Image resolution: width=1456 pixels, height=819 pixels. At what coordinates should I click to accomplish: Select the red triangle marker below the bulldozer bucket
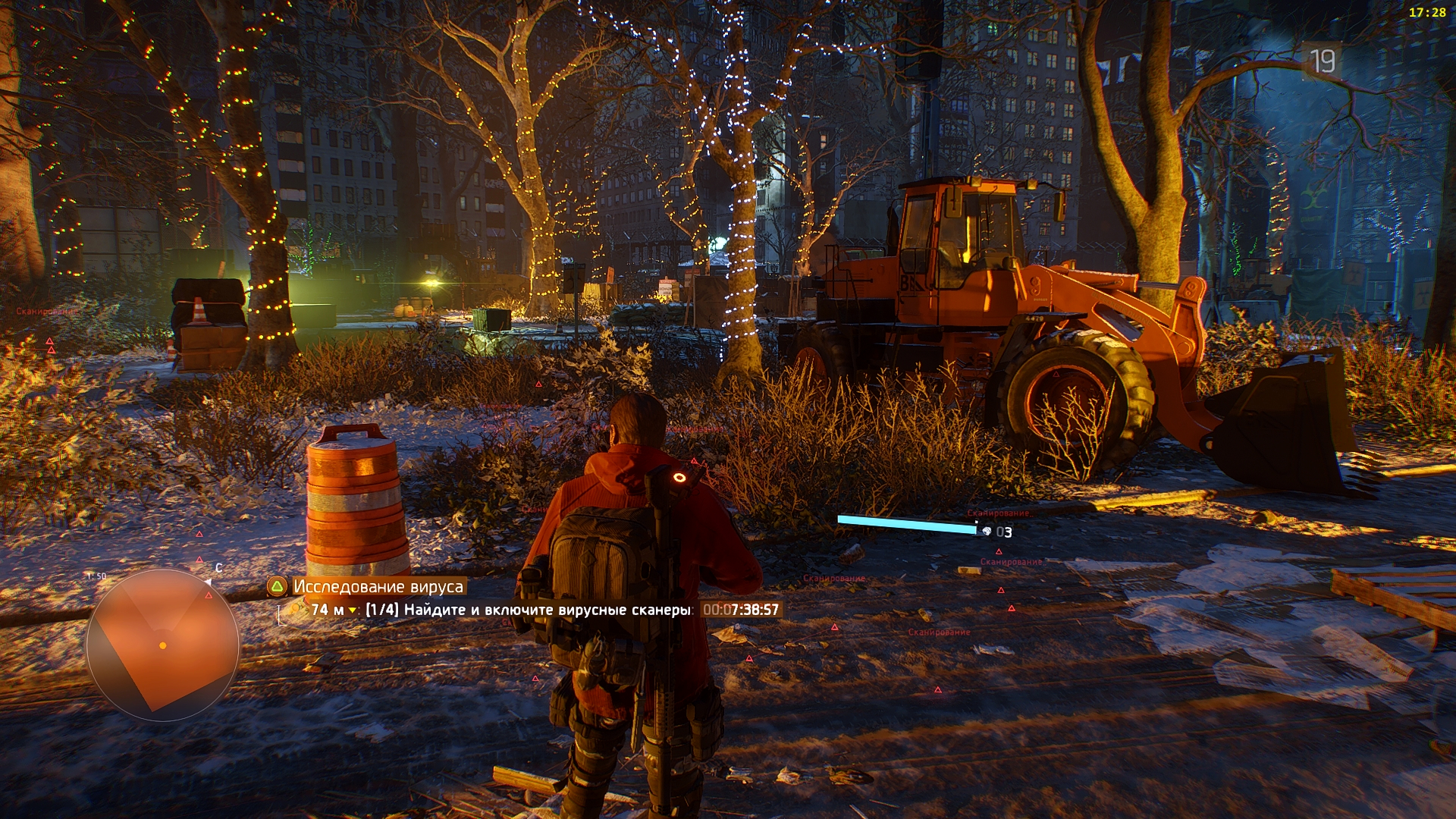(1056, 372)
